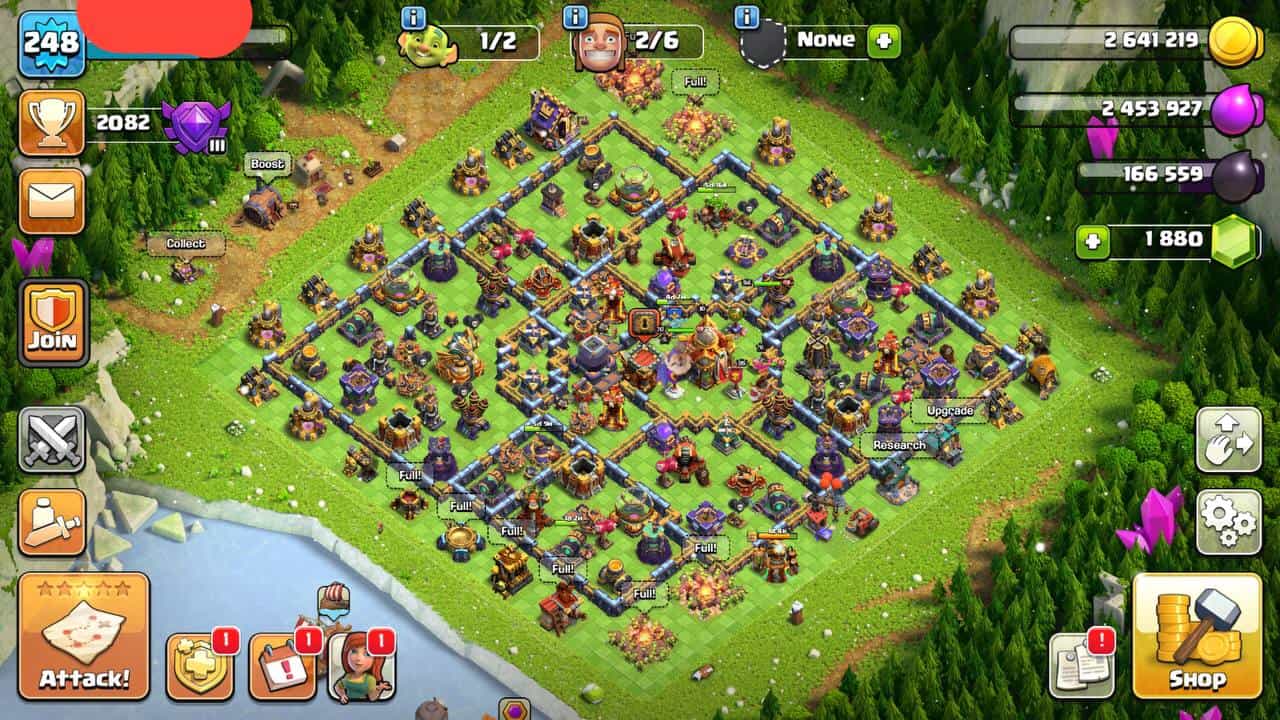Open the gold shield plus badge button
1280x720 pixels.
pos(199,667)
